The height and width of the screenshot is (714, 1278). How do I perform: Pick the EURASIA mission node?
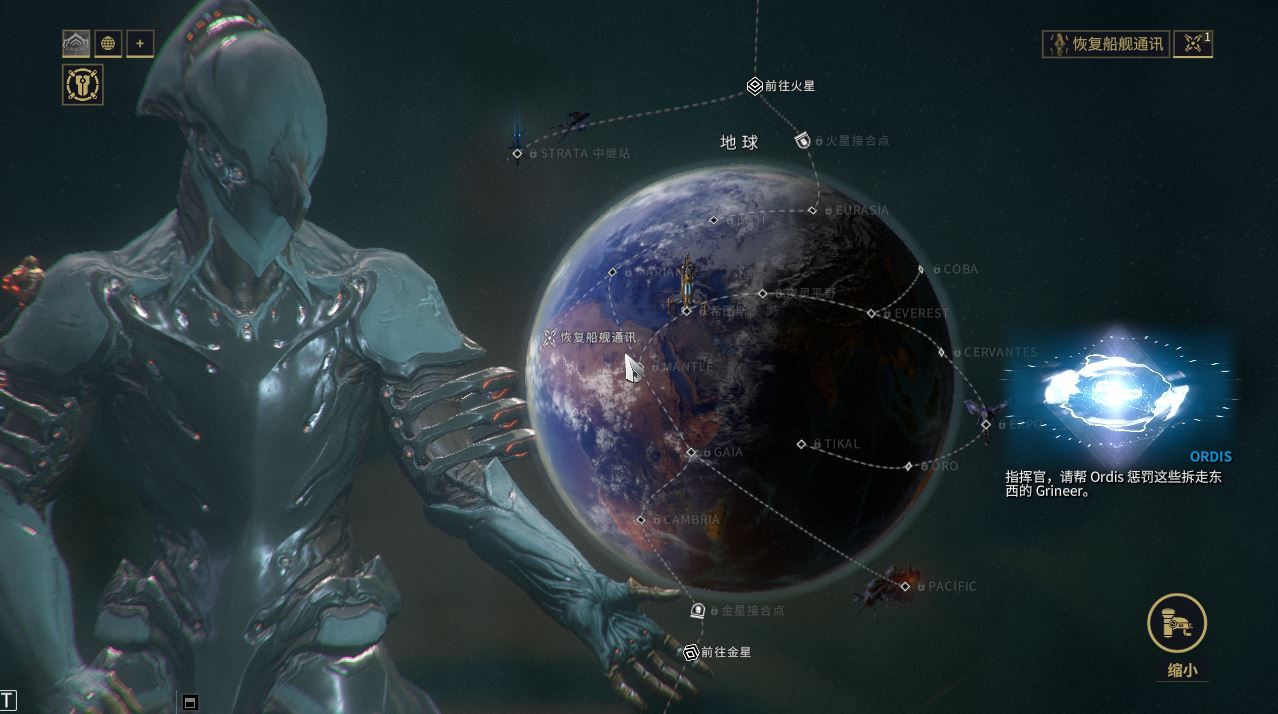click(x=813, y=210)
